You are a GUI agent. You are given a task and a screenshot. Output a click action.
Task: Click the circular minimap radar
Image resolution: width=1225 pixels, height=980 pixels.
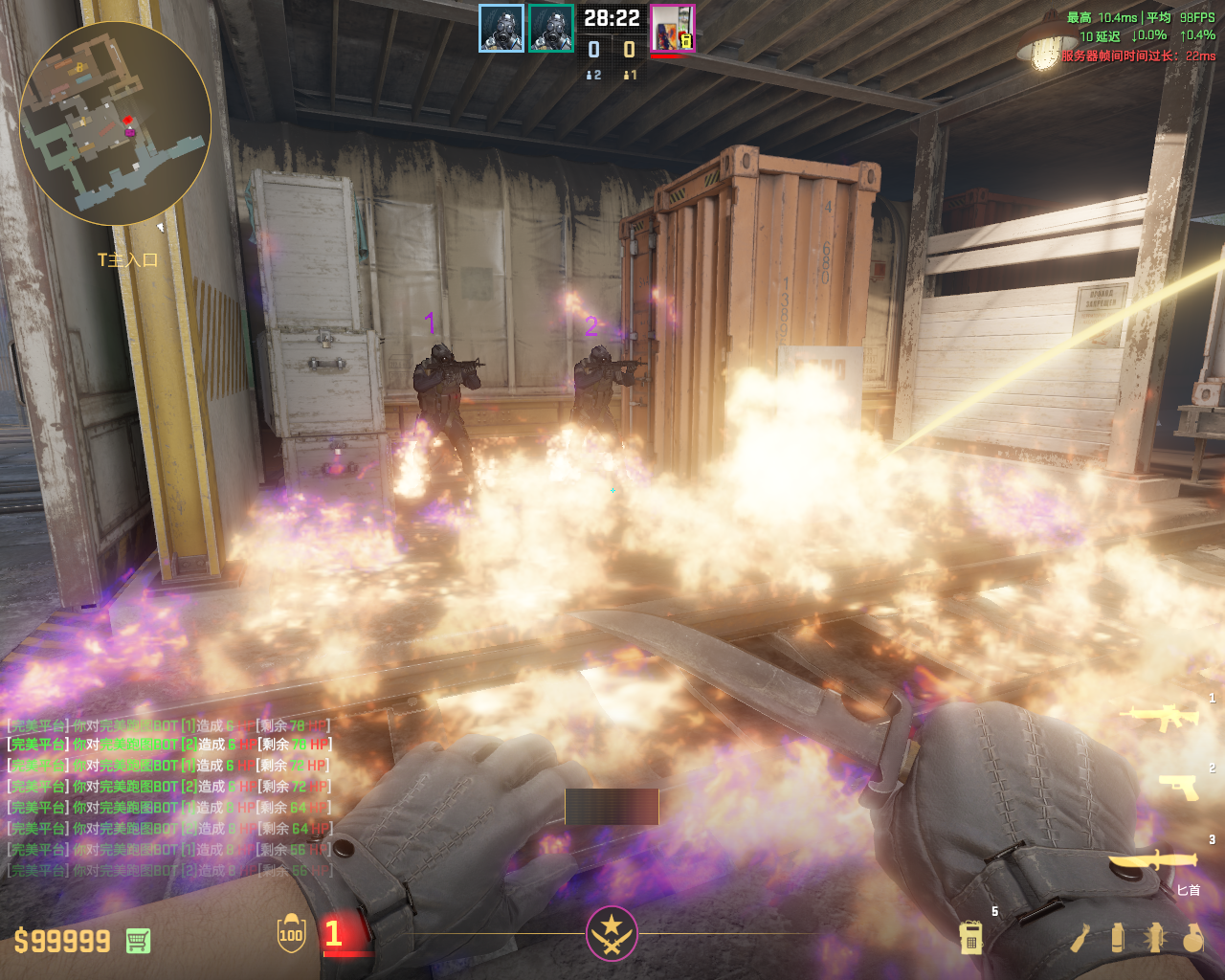(115, 124)
